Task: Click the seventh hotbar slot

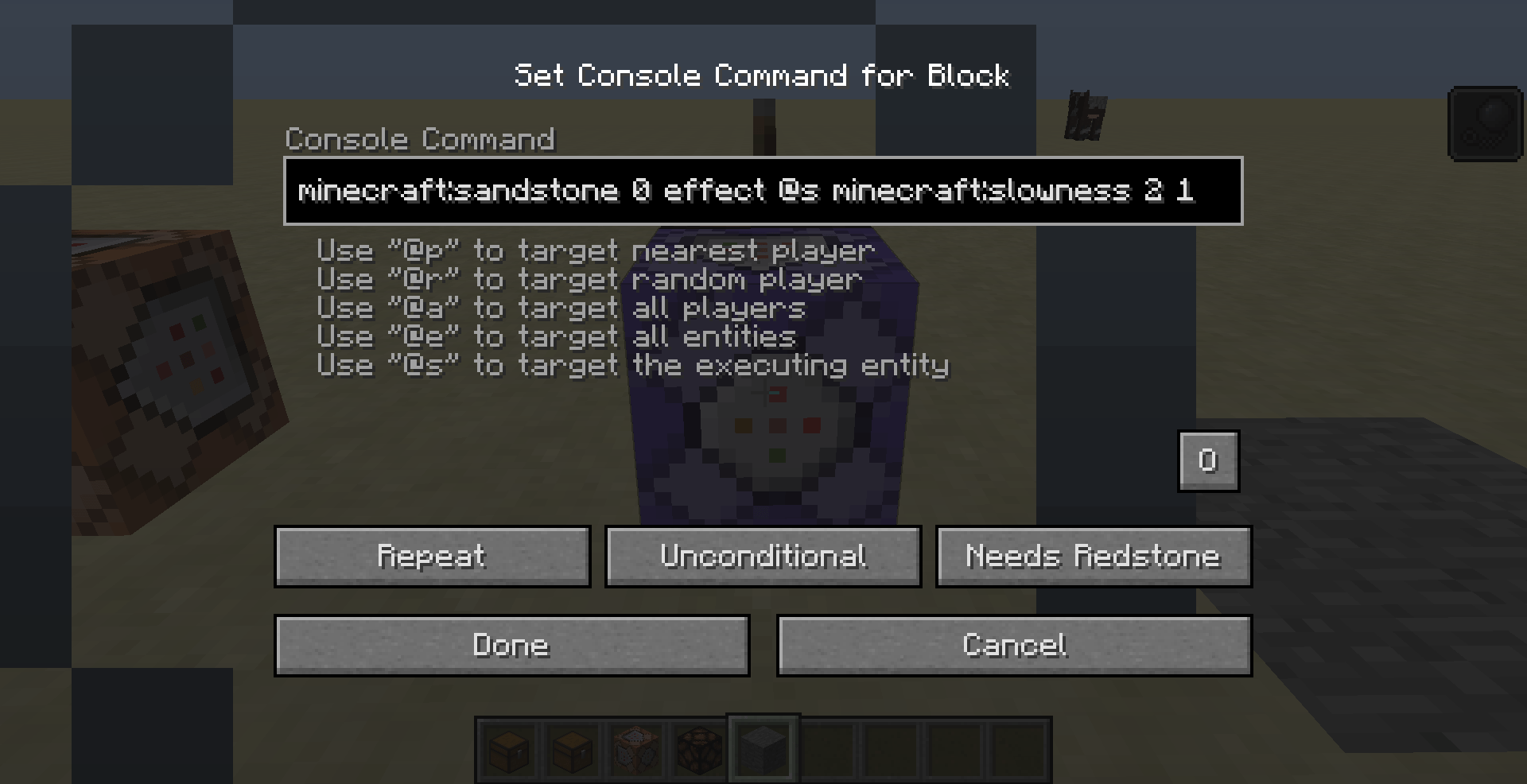Action: tap(889, 748)
